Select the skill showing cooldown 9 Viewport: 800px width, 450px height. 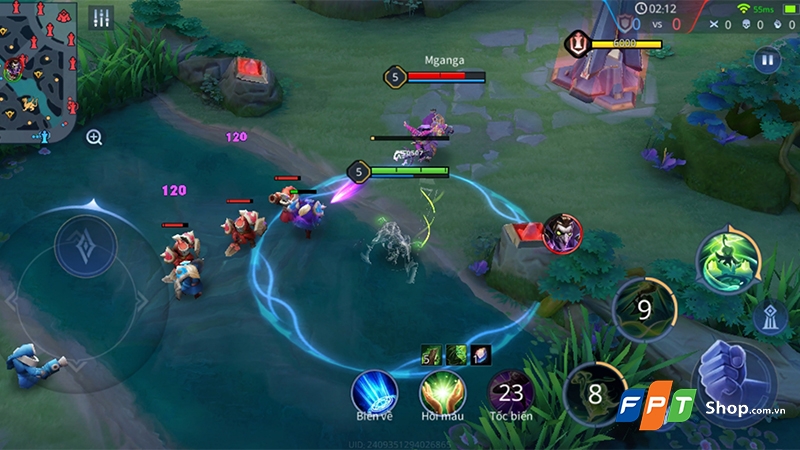point(644,308)
